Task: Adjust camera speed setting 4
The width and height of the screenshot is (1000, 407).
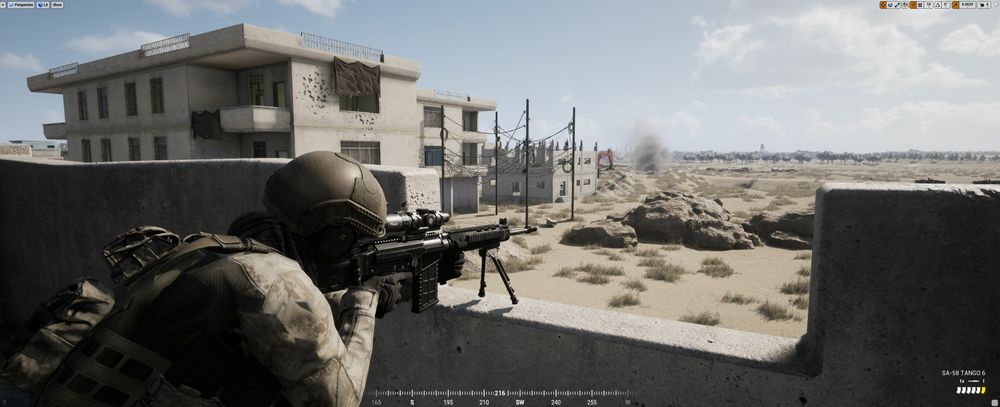Action: (984, 5)
